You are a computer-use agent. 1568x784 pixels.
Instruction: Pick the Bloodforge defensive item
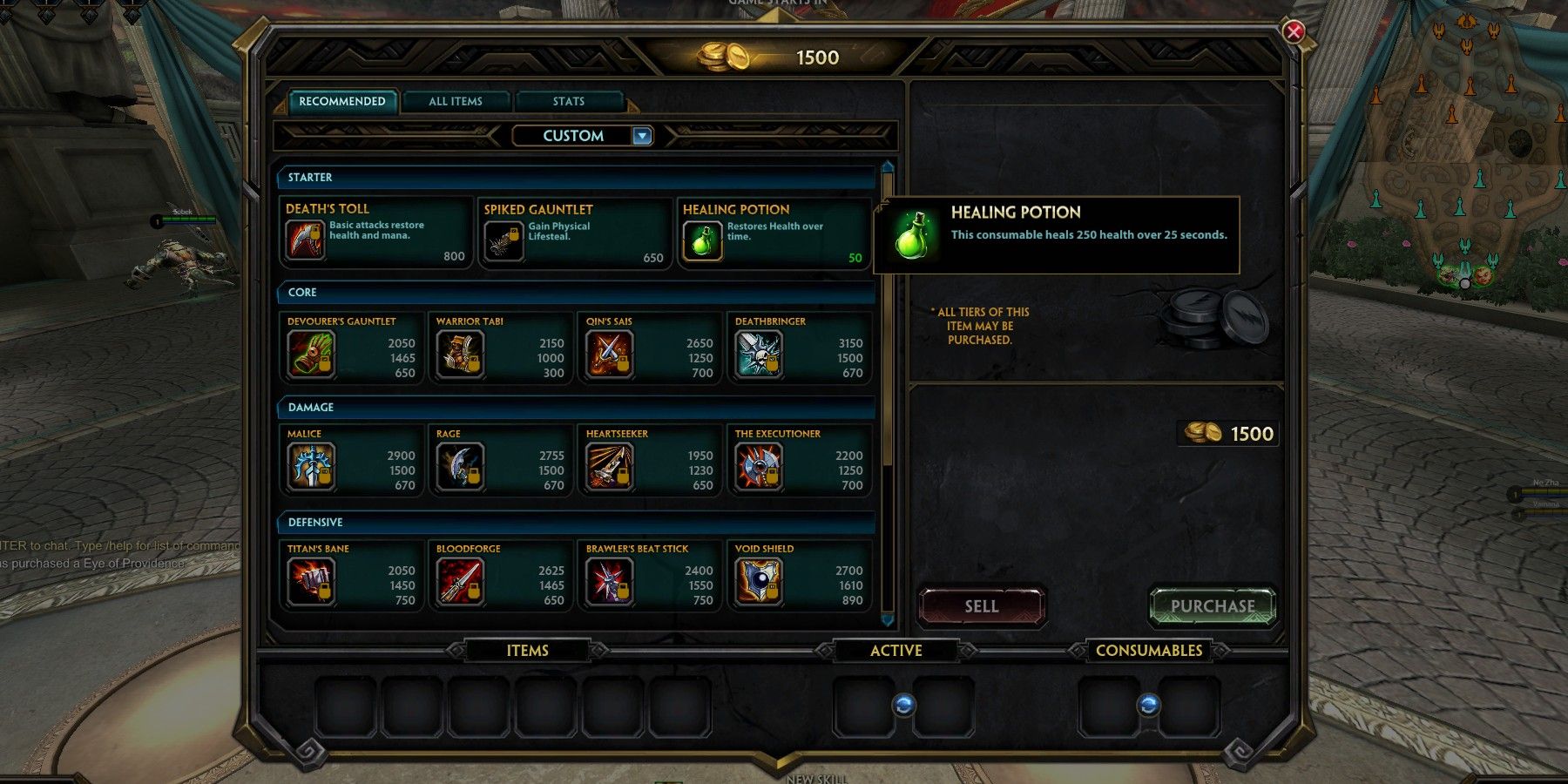point(460,583)
